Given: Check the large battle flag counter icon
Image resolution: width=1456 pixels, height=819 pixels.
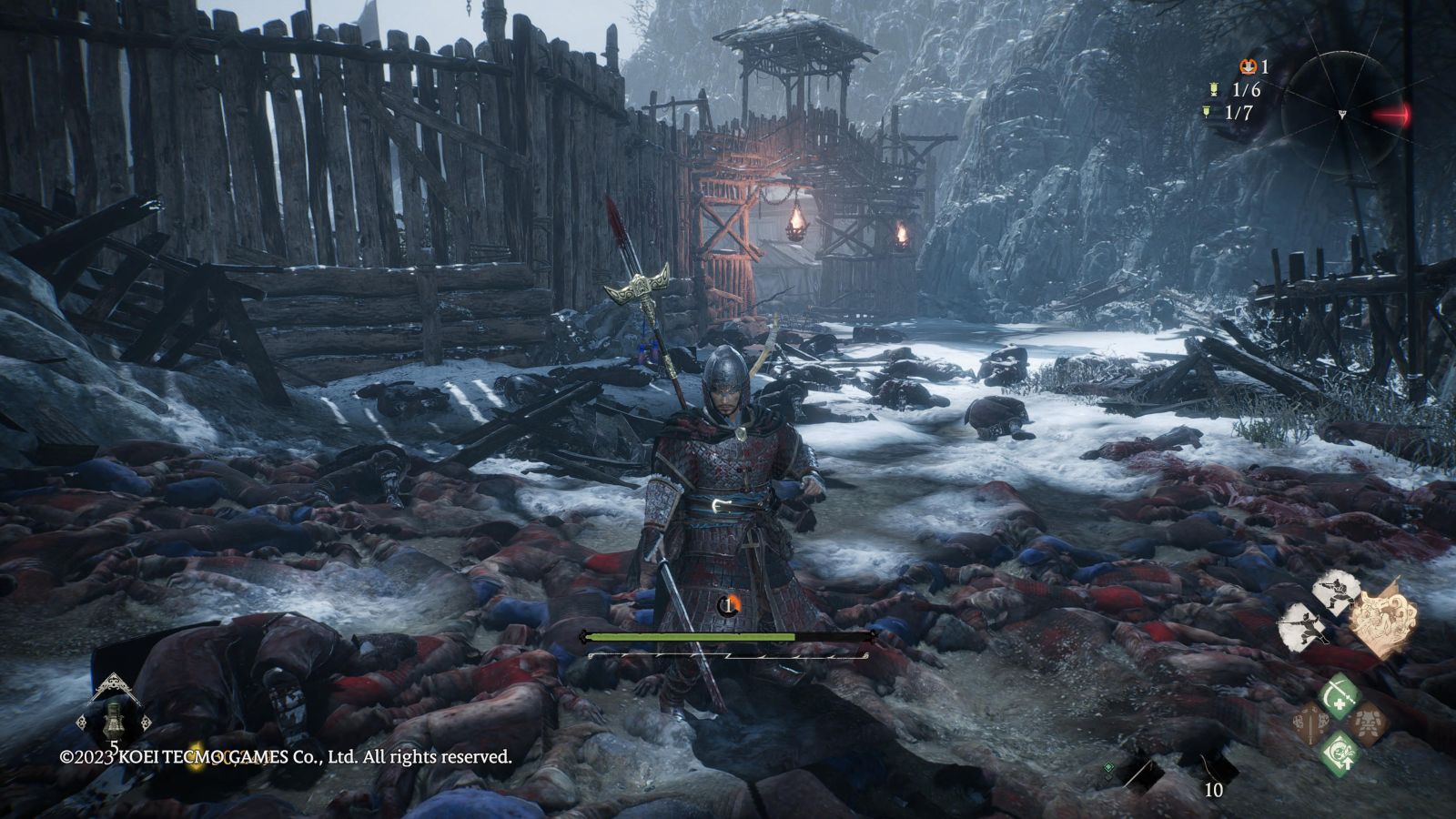Looking at the screenshot, I should click(x=1214, y=89).
